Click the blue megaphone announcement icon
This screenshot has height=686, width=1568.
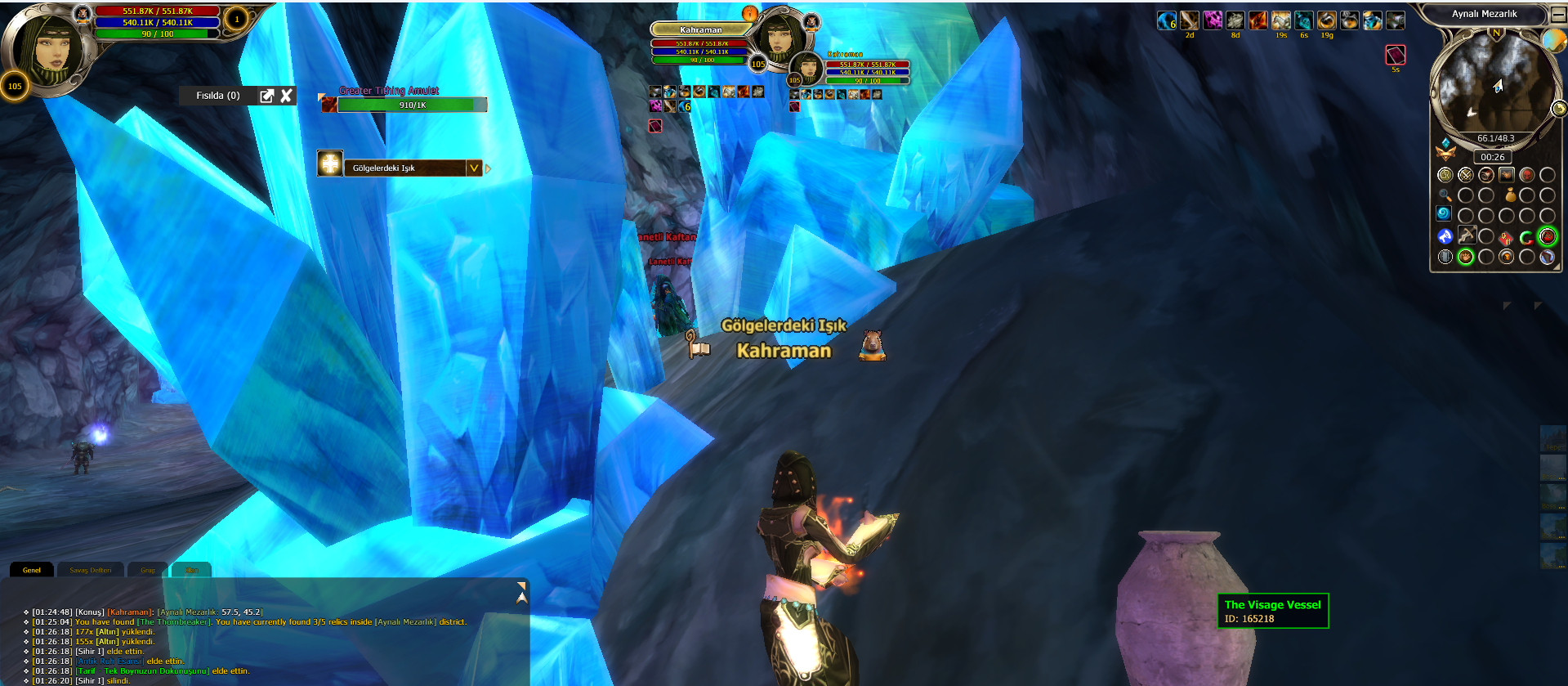[x=1445, y=236]
